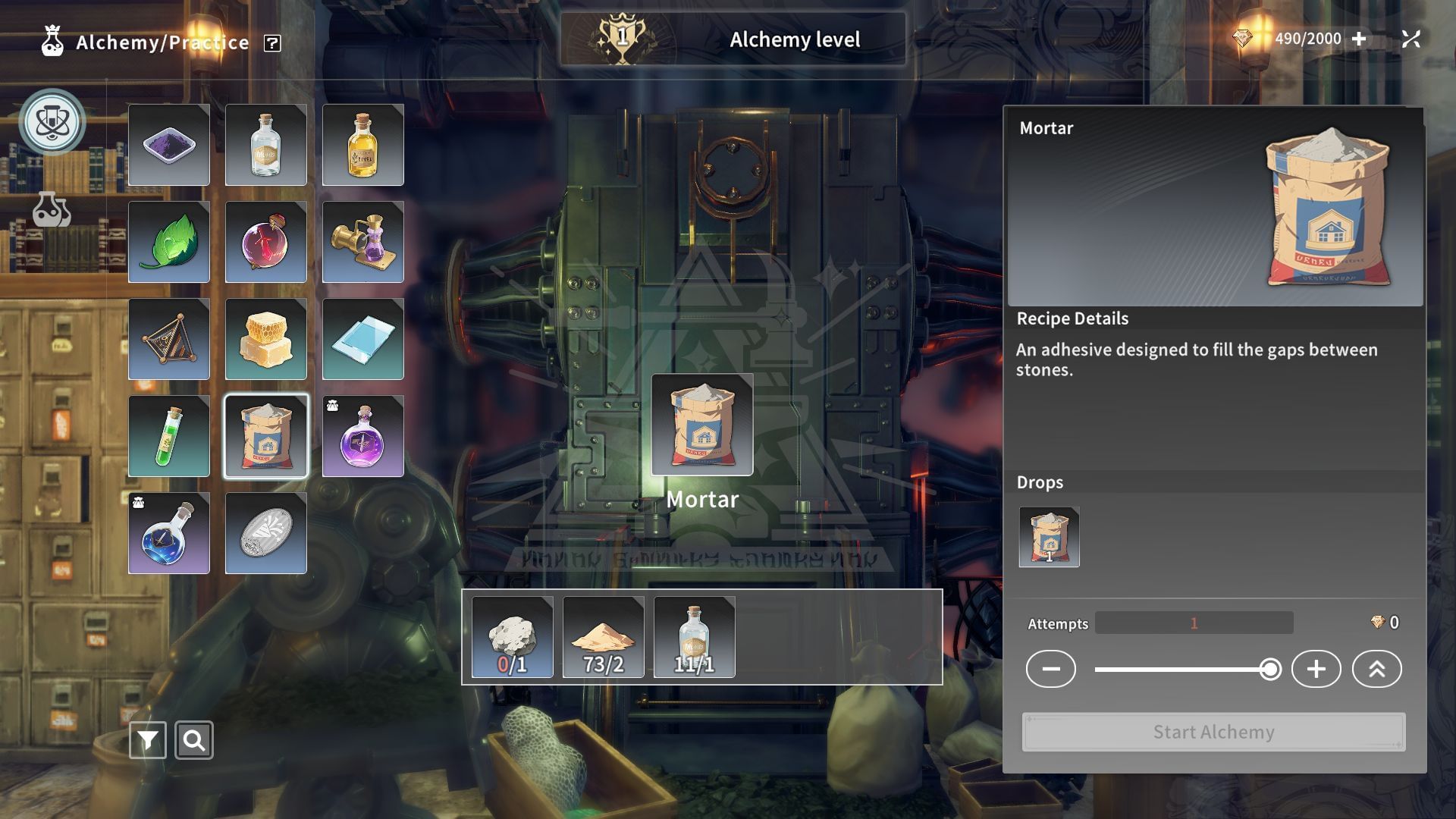Pick the silver coin recipe
The height and width of the screenshot is (819, 1456).
[x=265, y=533]
